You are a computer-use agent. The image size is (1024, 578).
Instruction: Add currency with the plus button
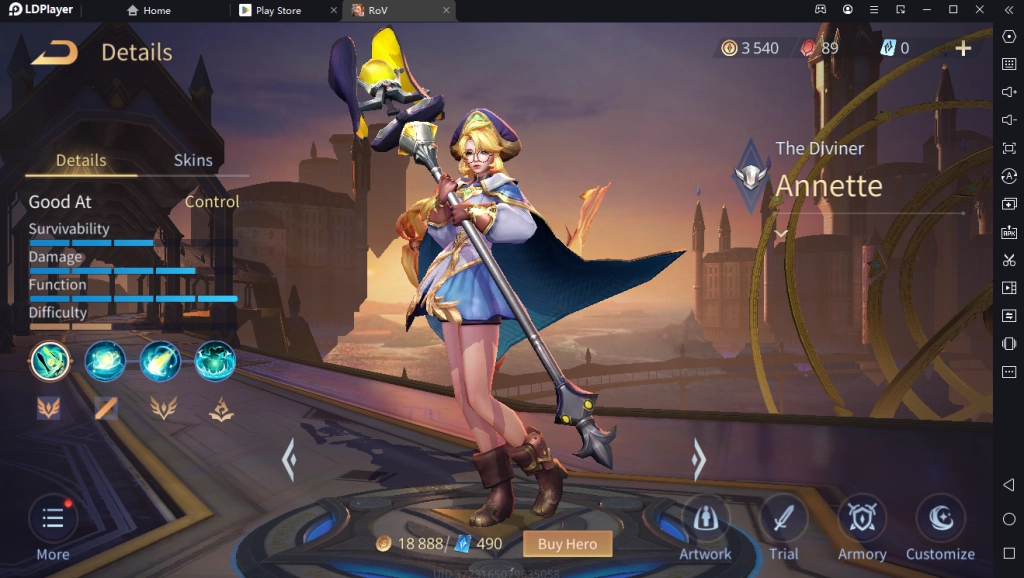click(963, 48)
